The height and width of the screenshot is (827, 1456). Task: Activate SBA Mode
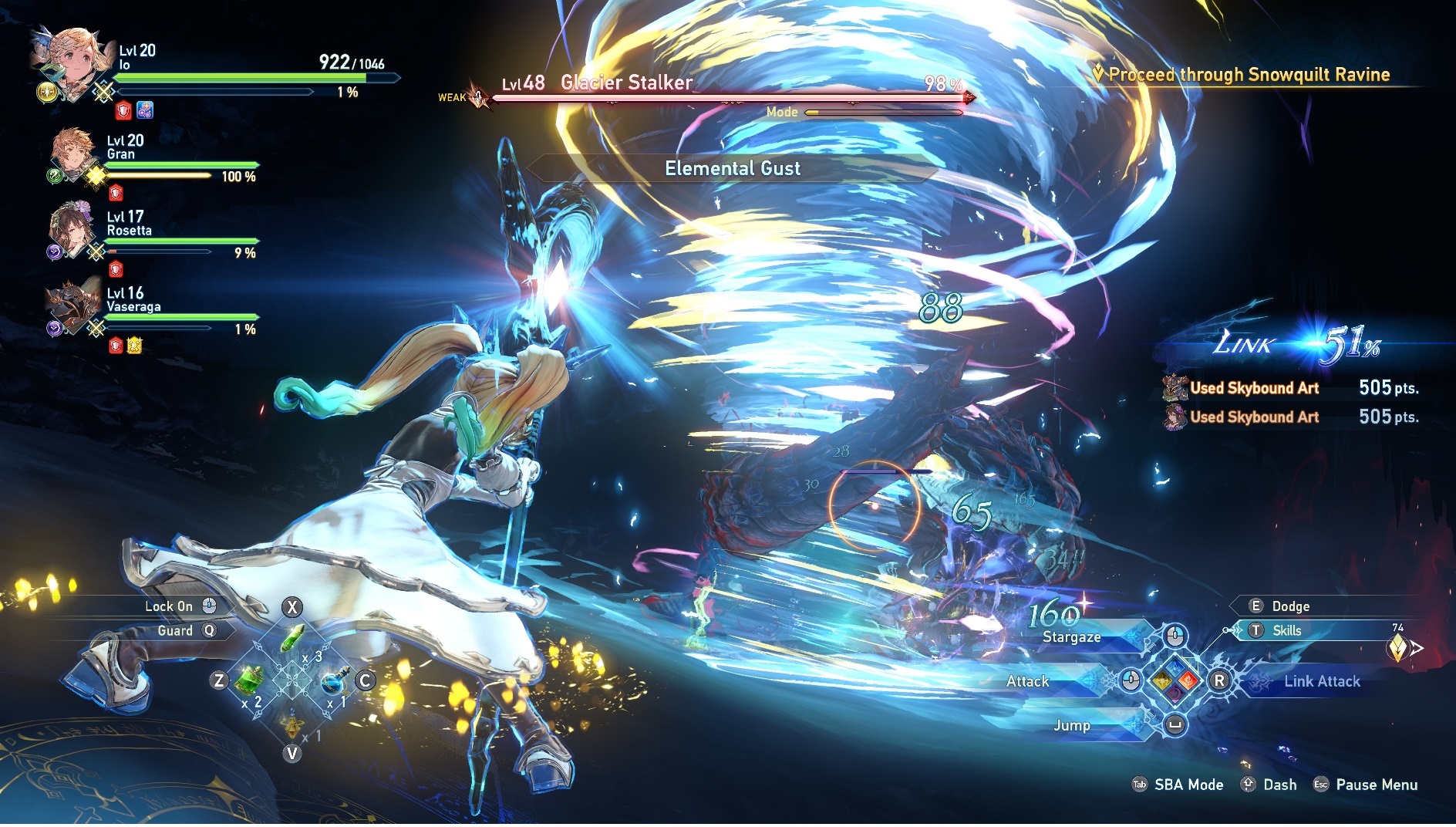[x=1188, y=785]
